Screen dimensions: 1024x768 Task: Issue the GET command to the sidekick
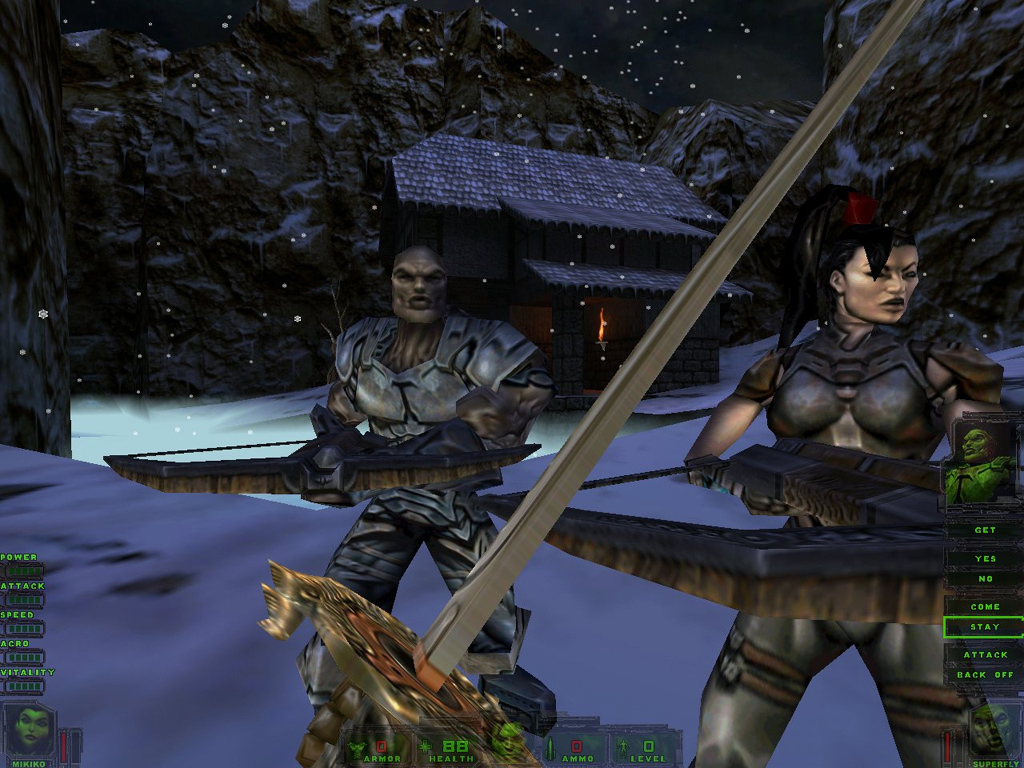[984, 531]
